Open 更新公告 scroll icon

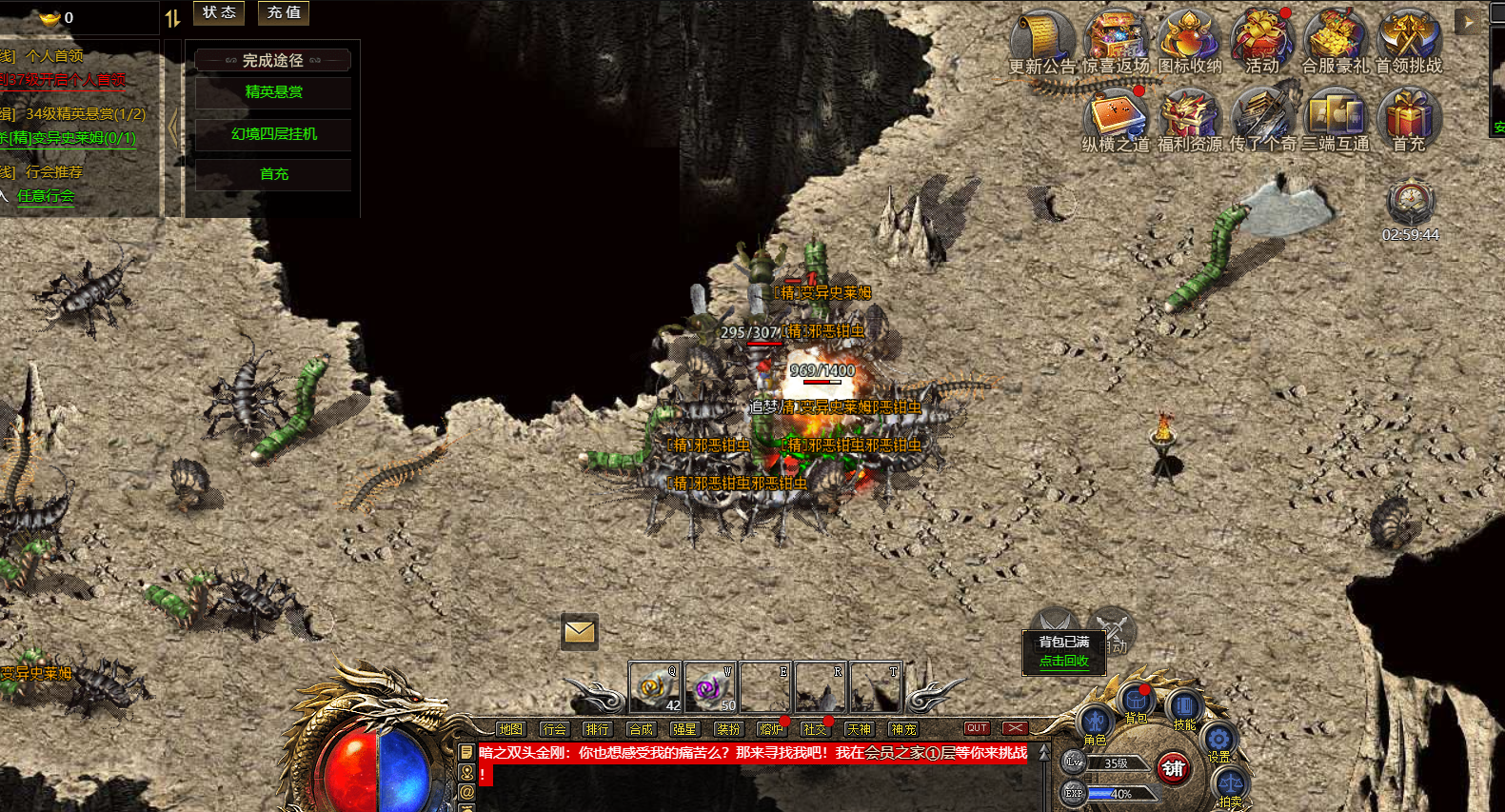(1041, 39)
